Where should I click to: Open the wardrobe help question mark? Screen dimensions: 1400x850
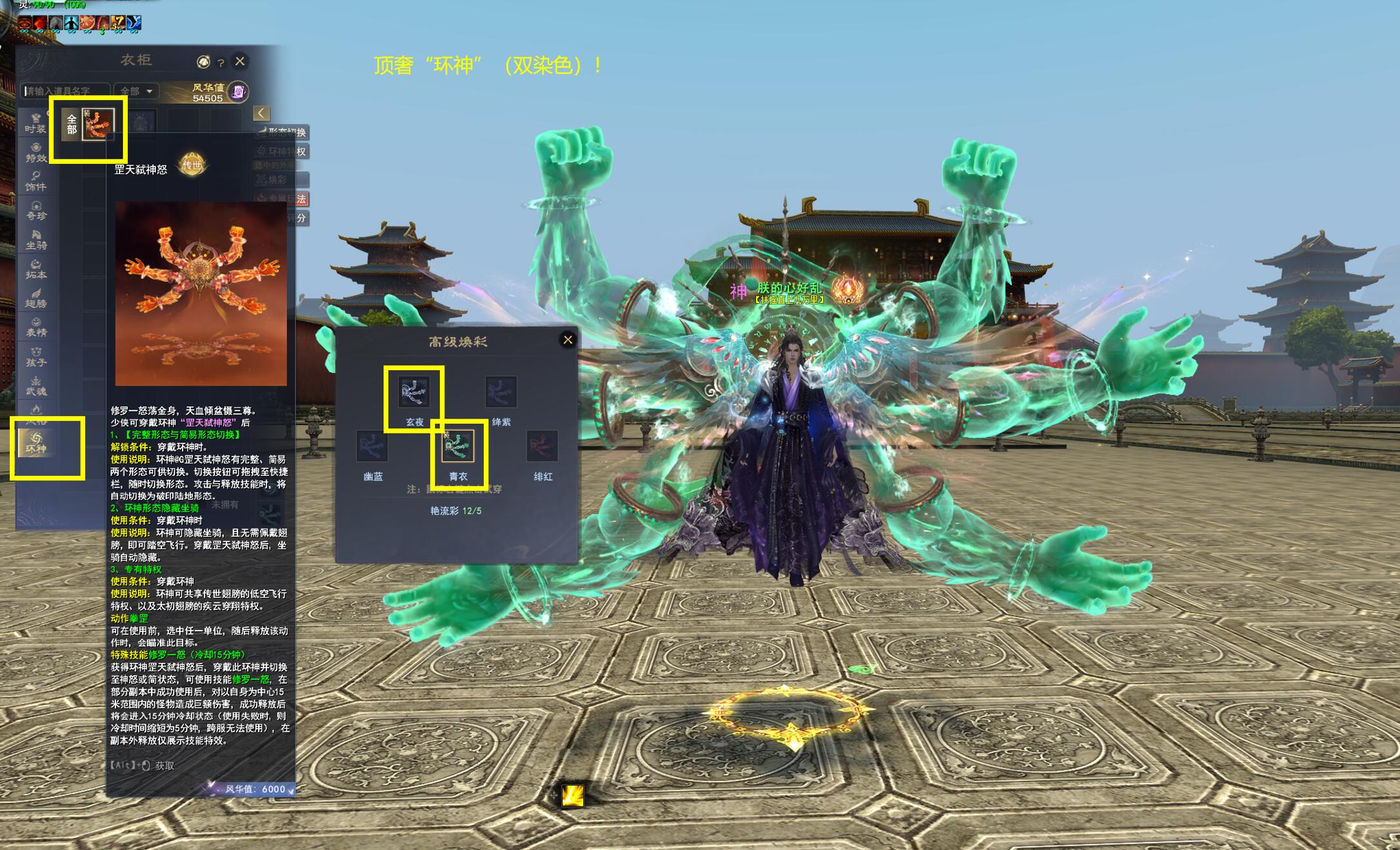point(221,63)
